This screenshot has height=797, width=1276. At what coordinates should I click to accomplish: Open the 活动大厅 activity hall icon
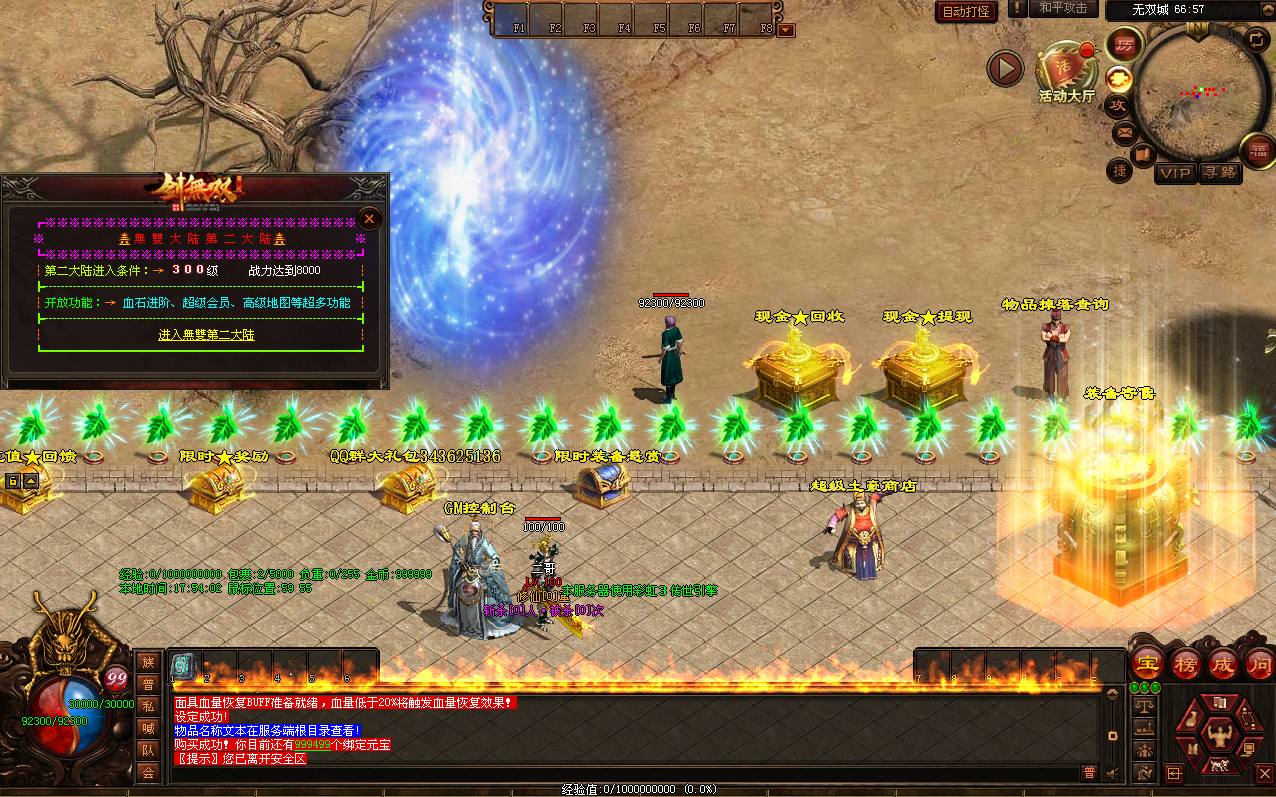[1066, 71]
